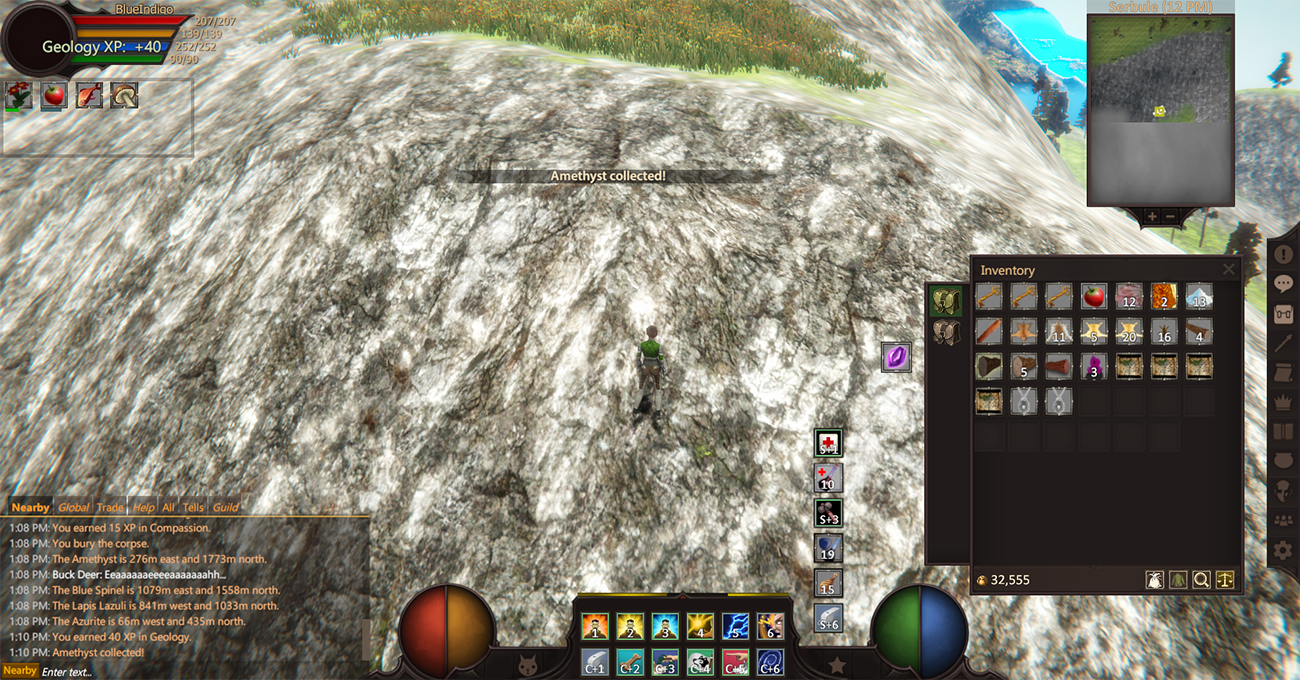1300x680 pixels.
Task: Show the Guild chat tab
Action: pos(225,508)
